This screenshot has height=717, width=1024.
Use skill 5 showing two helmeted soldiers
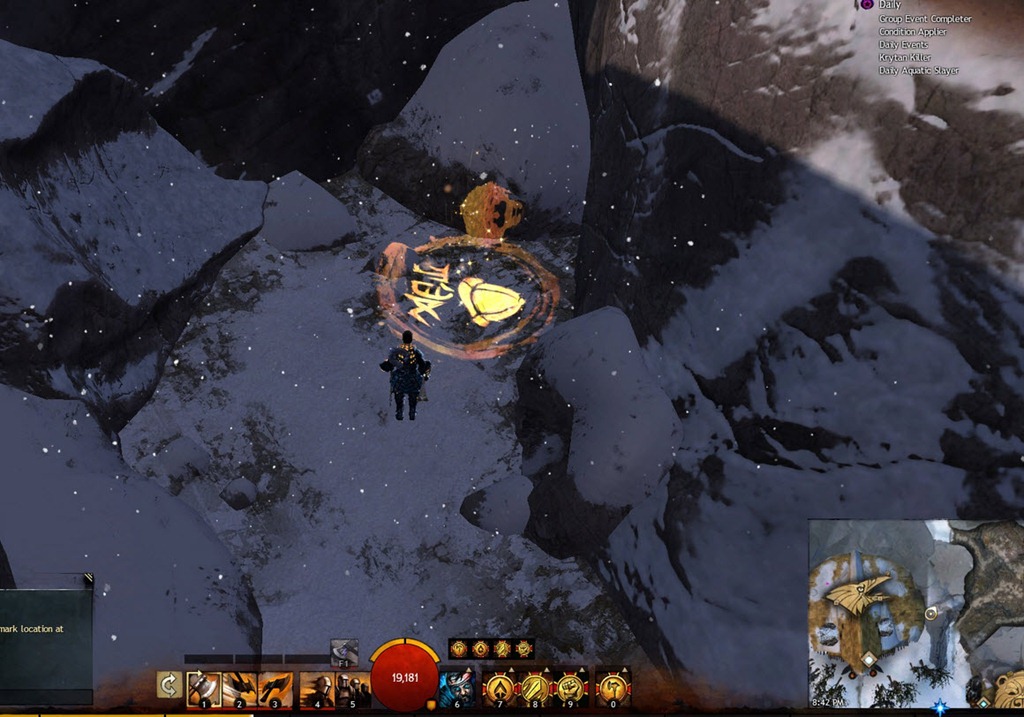(x=352, y=688)
